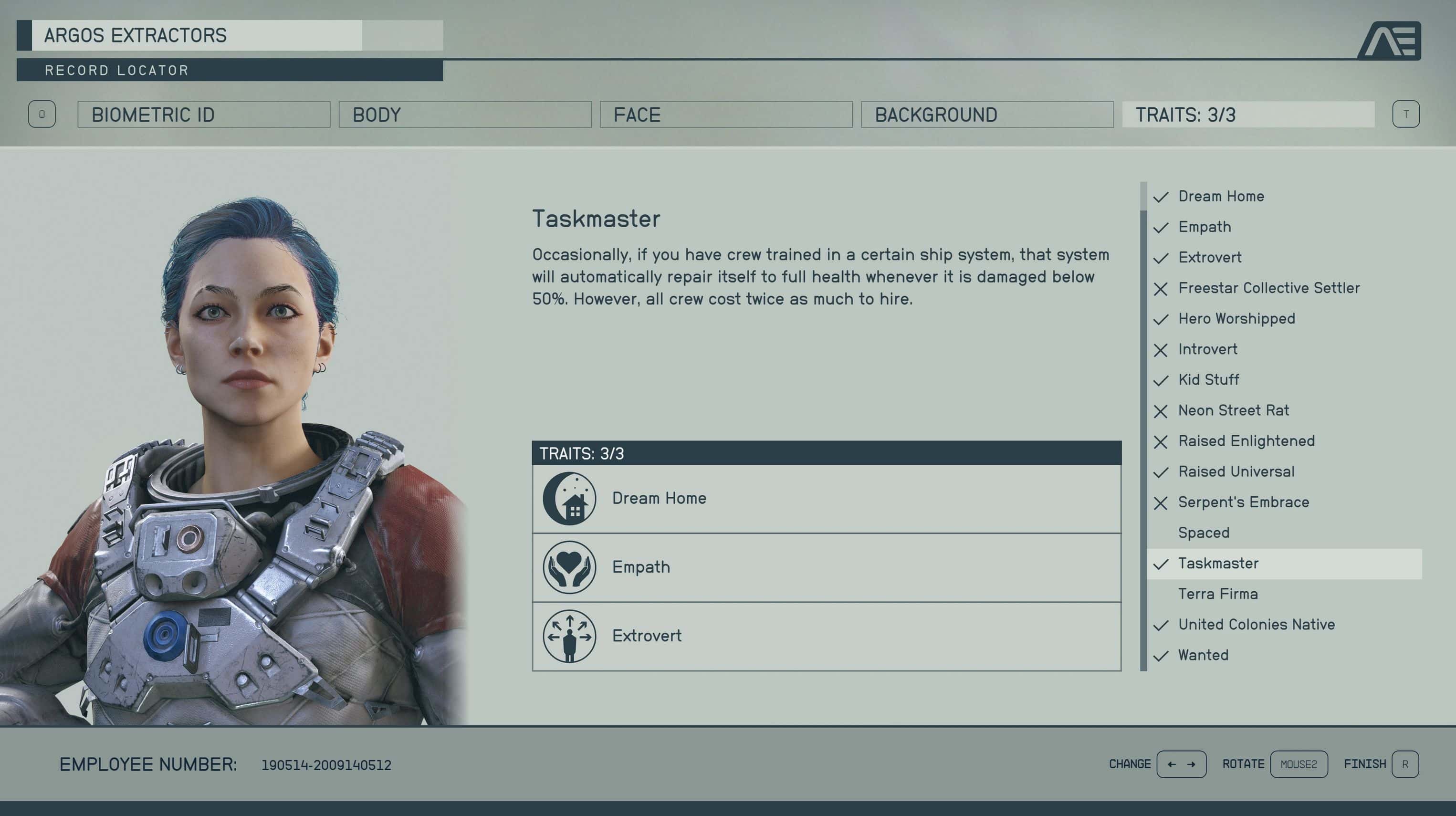This screenshot has height=816, width=1456.
Task: Pick the Kid Stuff trait
Action: 1208,380
